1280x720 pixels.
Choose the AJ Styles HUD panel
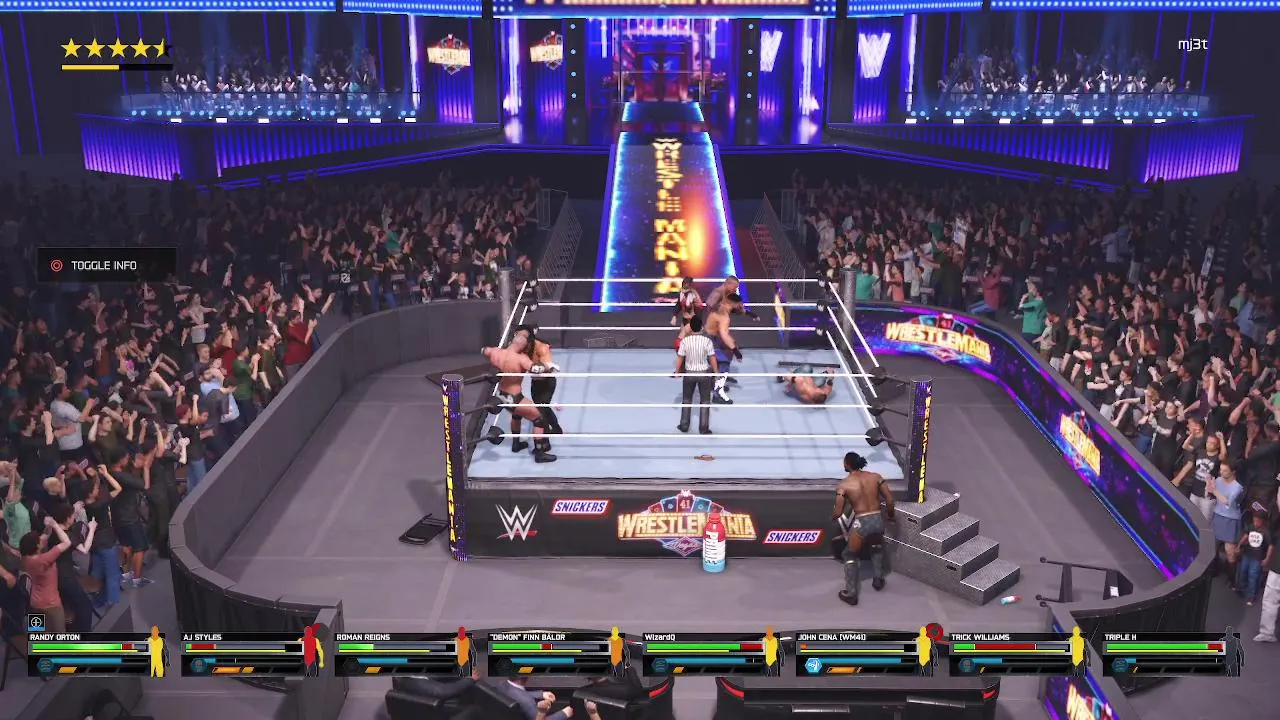[250, 653]
